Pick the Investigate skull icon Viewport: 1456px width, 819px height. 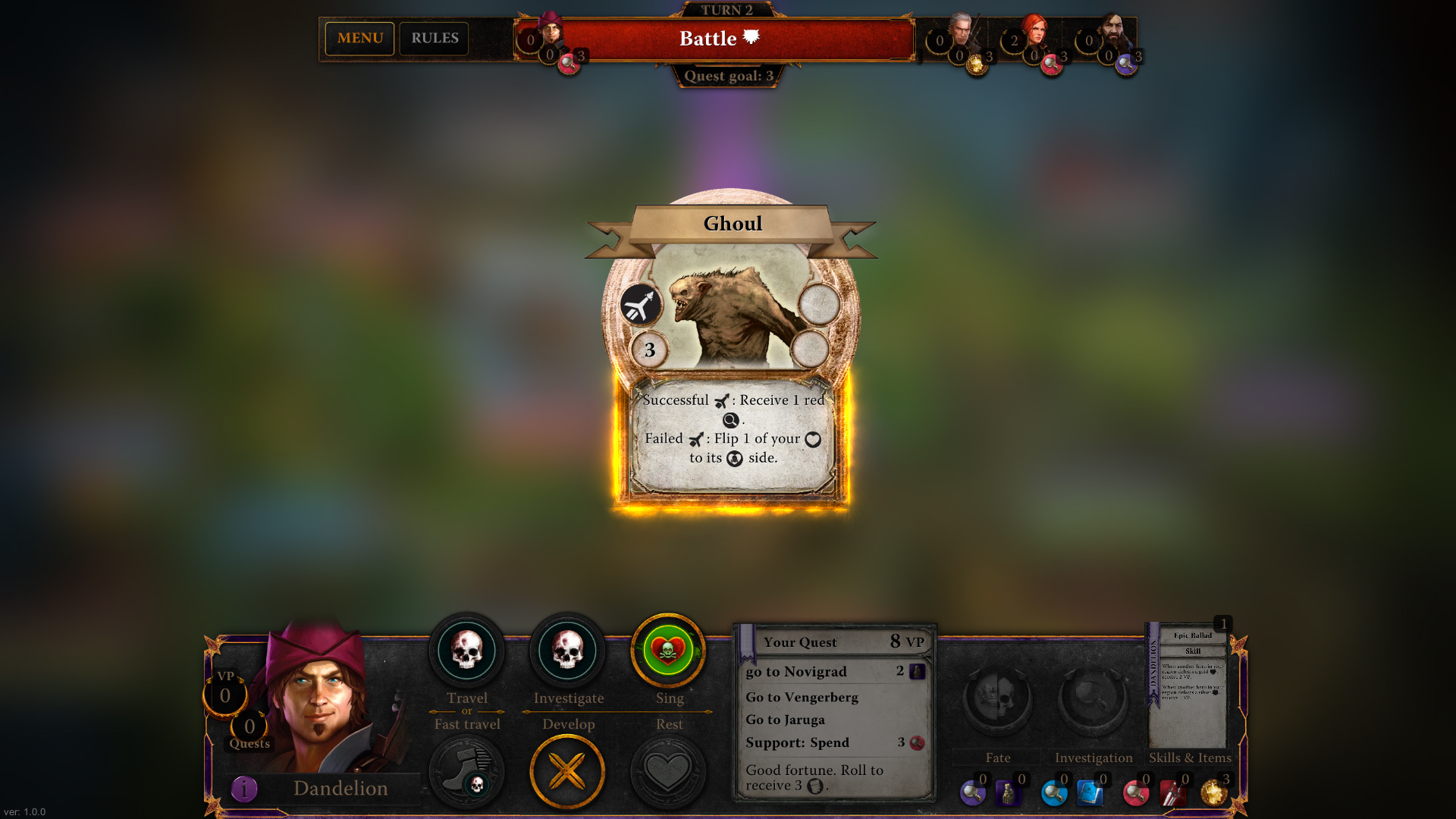(567, 651)
